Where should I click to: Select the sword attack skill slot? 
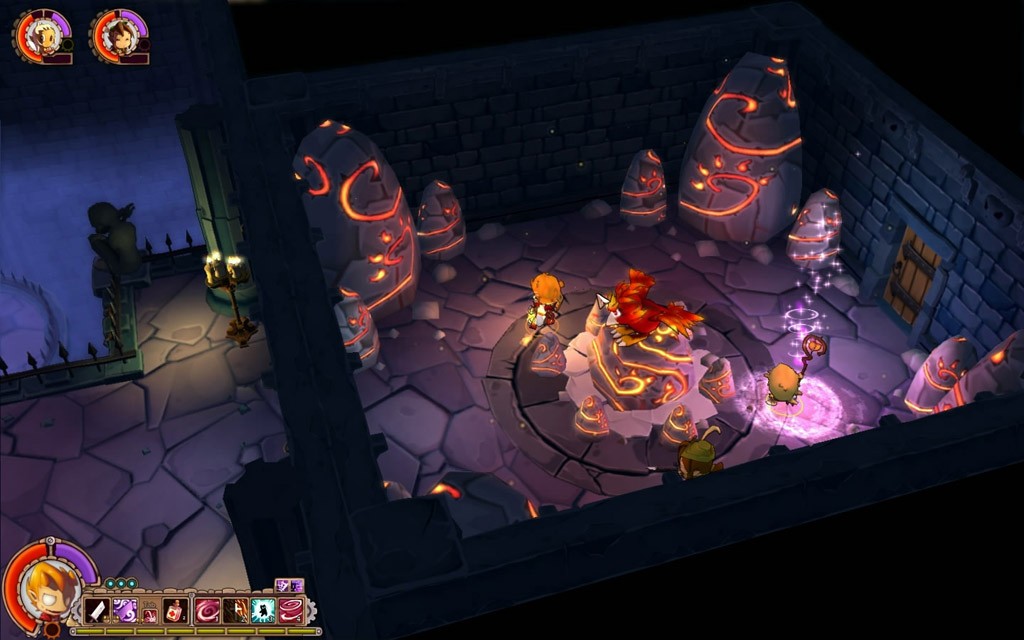coord(97,610)
